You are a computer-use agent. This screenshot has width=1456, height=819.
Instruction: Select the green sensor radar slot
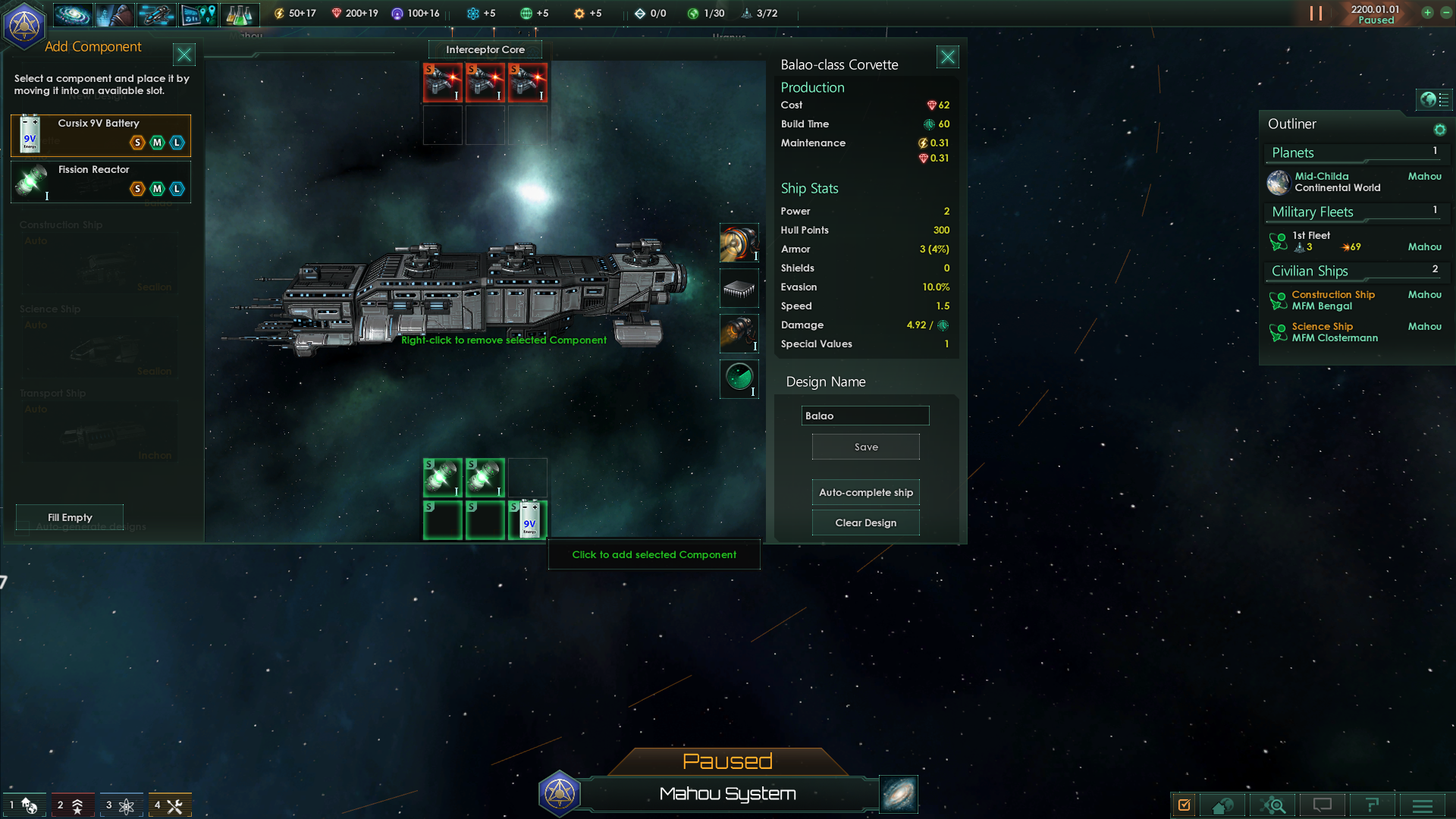point(739,378)
